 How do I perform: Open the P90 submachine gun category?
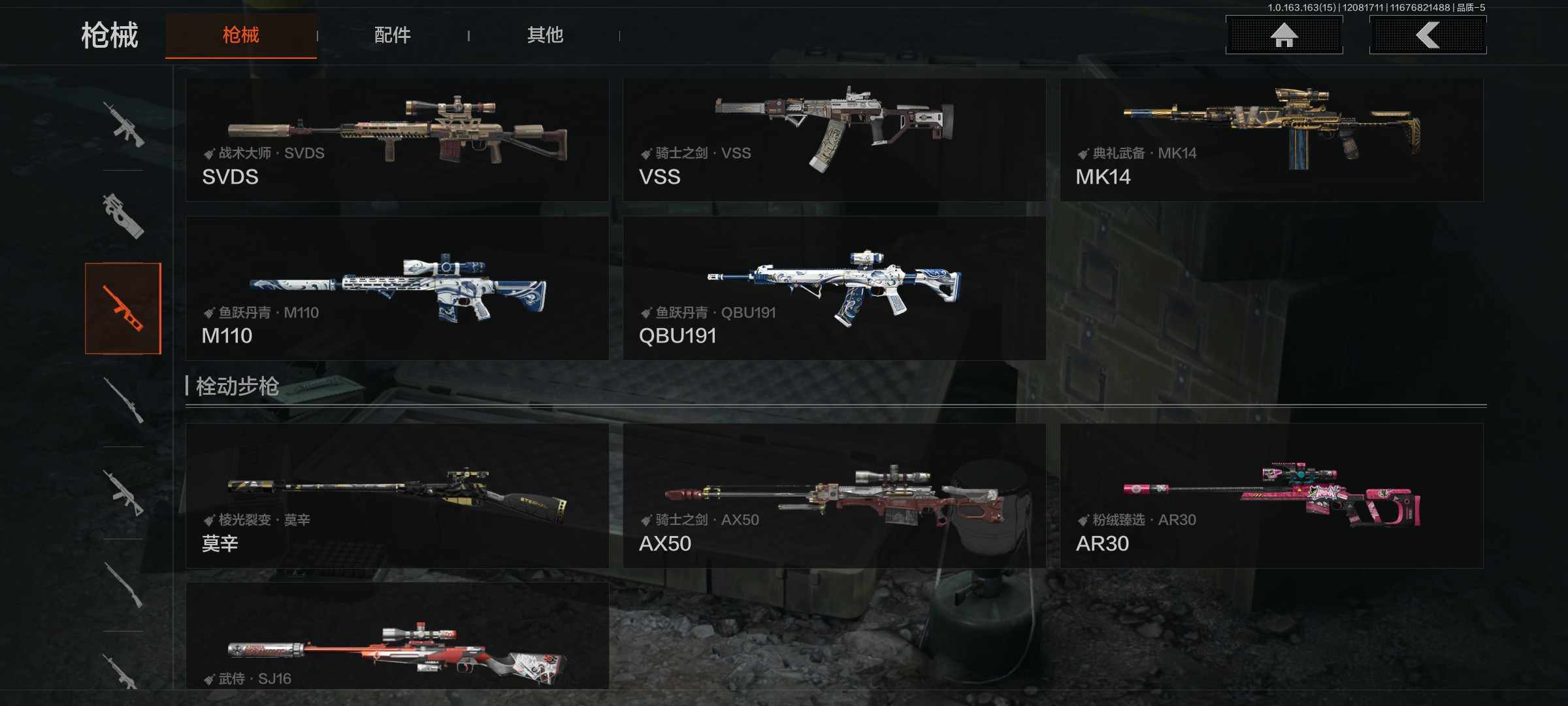click(123, 216)
